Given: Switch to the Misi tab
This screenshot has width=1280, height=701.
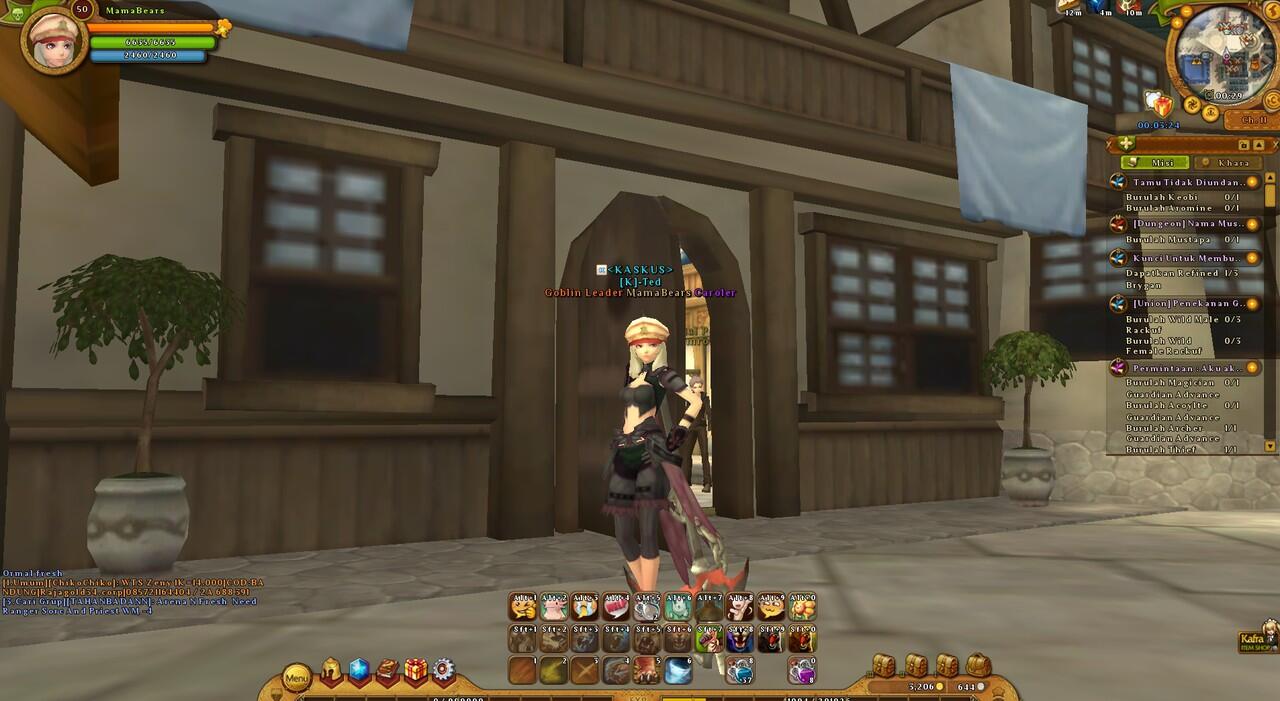Looking at the screenshot, I should click(x=1155, y=162).
